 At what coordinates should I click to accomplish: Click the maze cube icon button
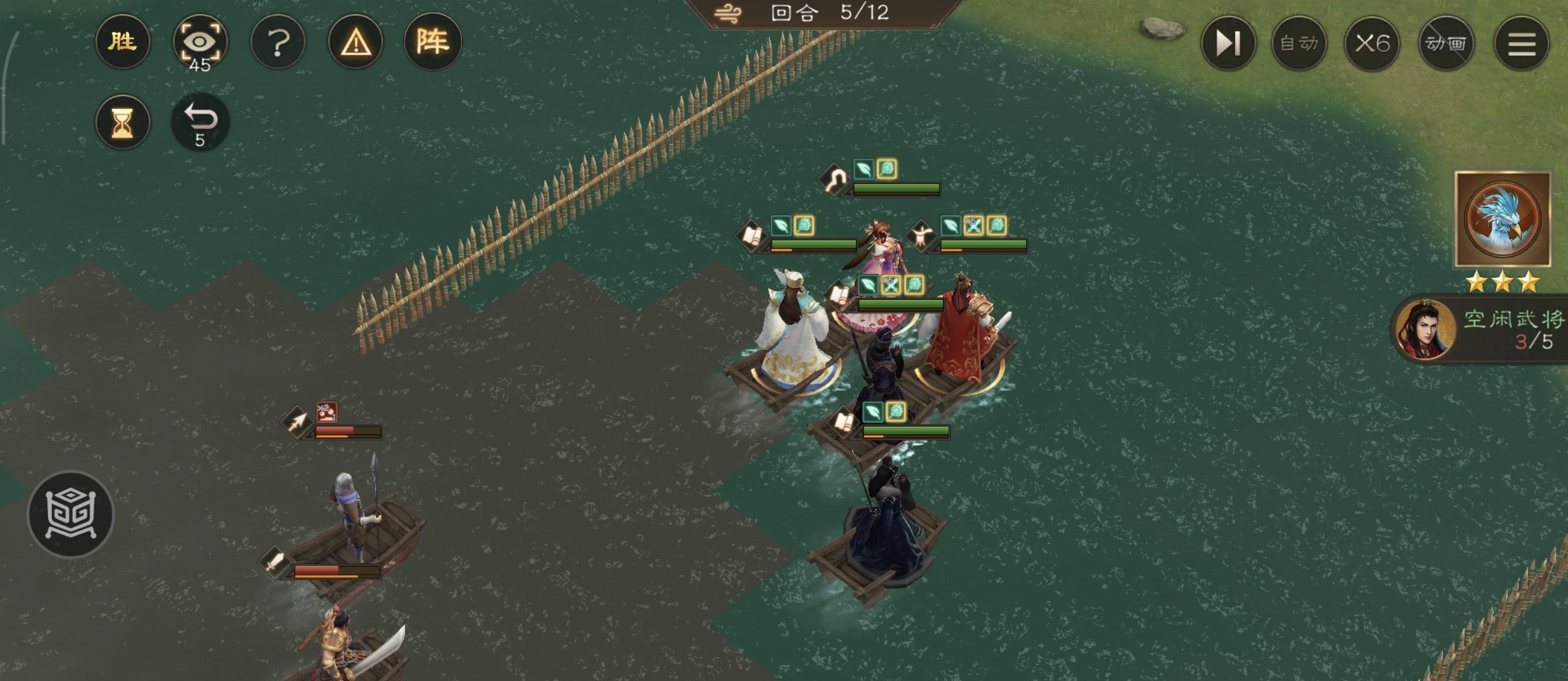pyautogui.click(x=70, y=514)
